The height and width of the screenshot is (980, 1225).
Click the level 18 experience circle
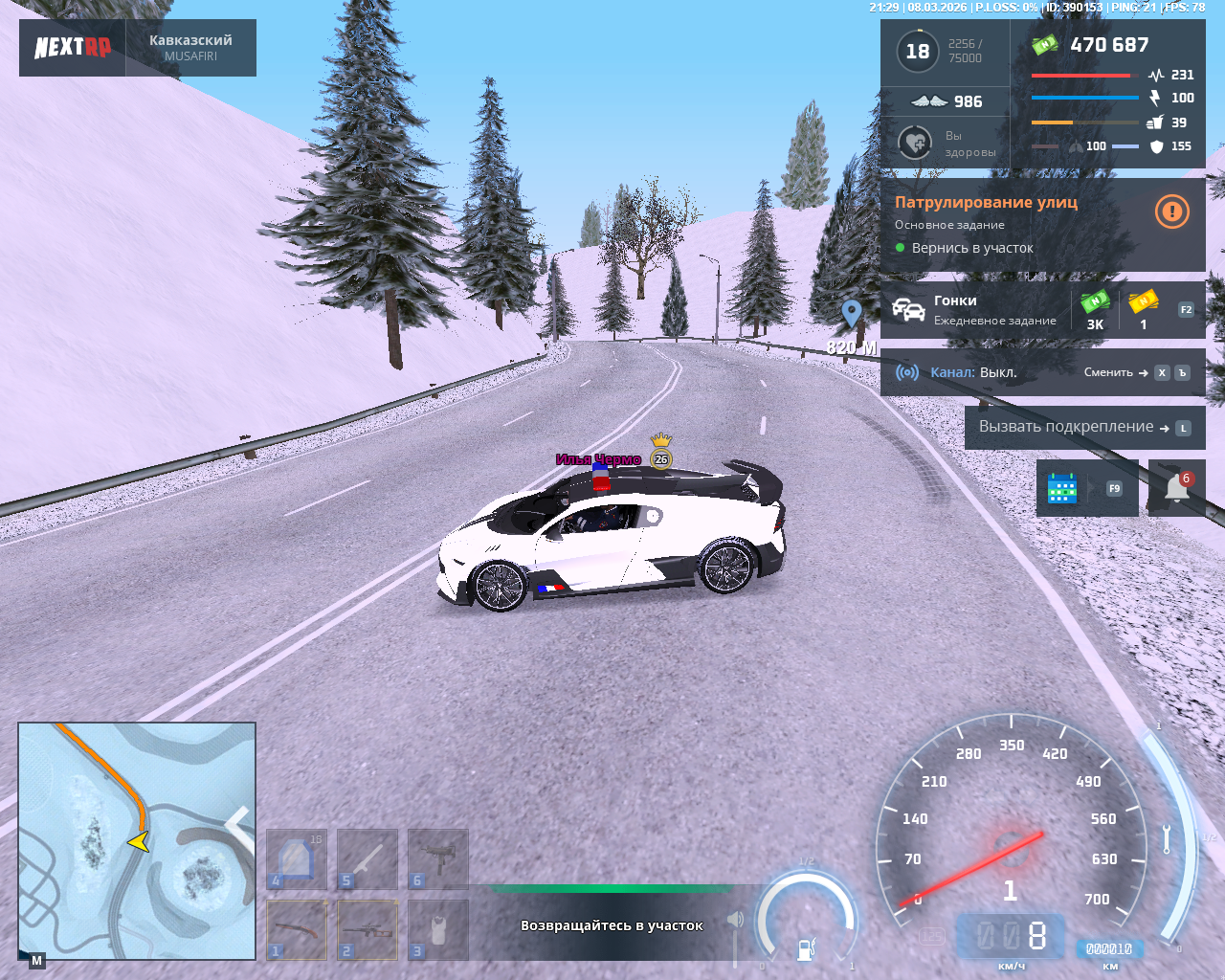pos(918,52)
